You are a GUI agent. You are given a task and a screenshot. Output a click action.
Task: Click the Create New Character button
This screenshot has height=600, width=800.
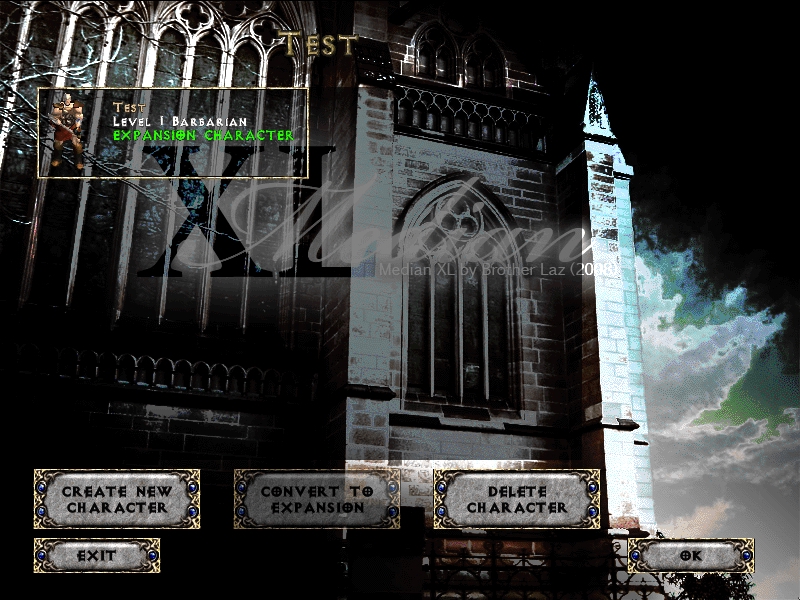click(x=116, y=499)
